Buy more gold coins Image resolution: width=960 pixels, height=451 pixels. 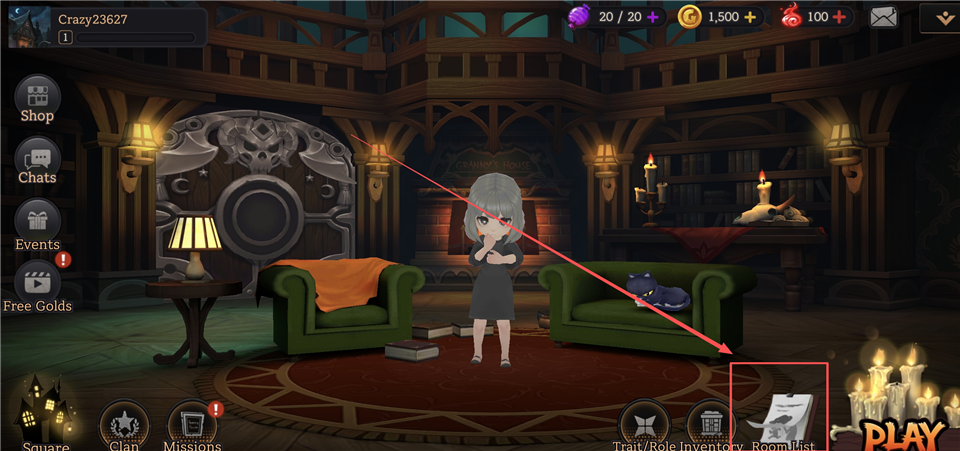pyautogui.click(x=749, y=17)
